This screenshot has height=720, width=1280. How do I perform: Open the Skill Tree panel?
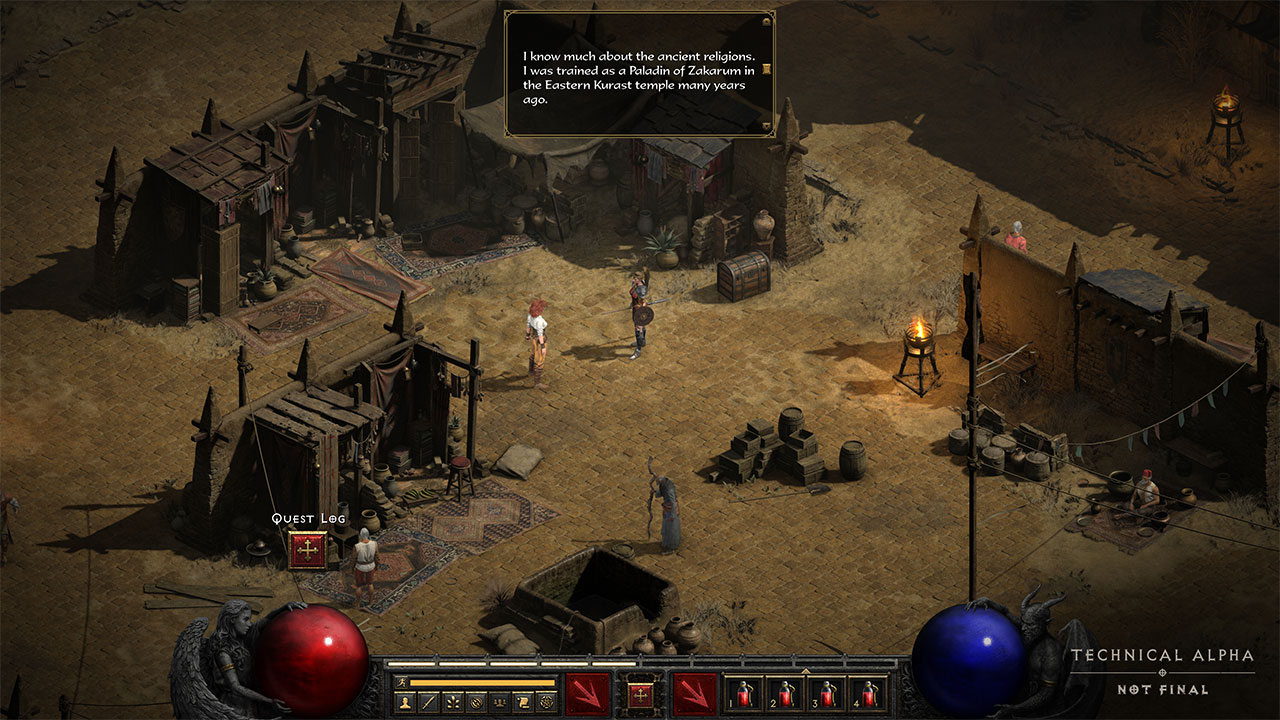451,701
